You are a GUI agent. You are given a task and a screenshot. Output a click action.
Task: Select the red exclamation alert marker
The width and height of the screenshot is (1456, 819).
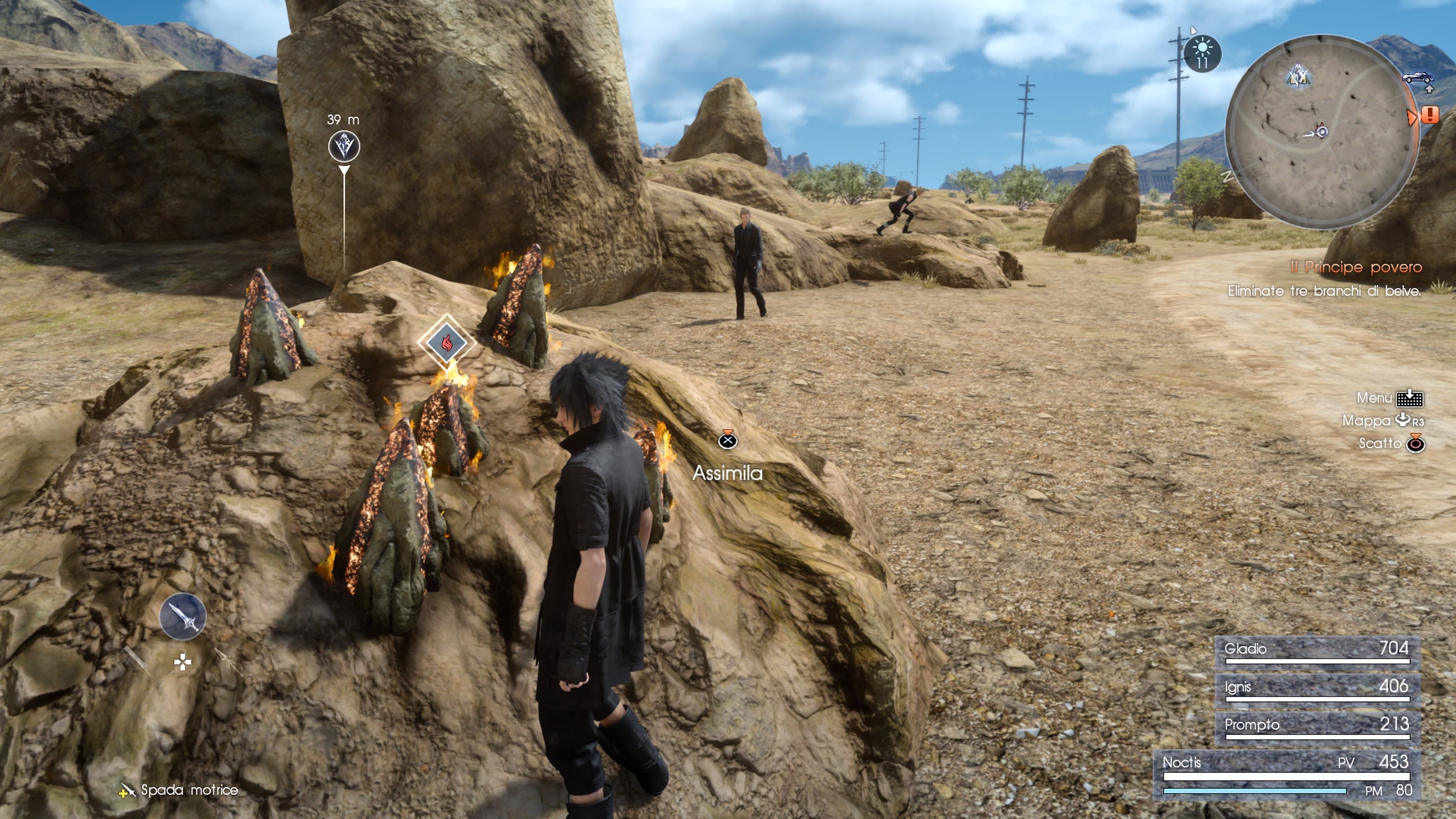pos(1430,116)
